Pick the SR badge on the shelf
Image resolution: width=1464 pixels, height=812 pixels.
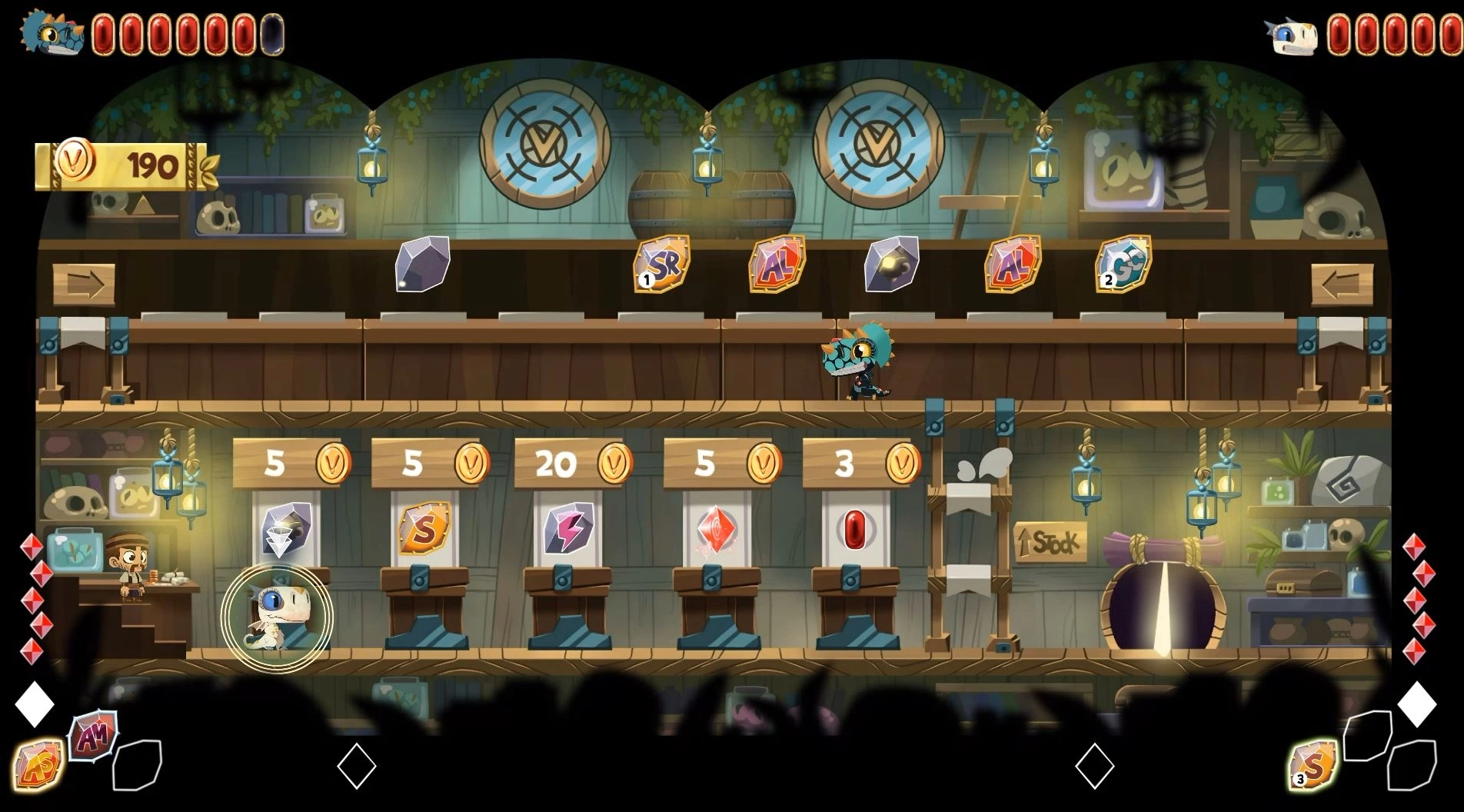pyautogui.click(x=661, y=265)
